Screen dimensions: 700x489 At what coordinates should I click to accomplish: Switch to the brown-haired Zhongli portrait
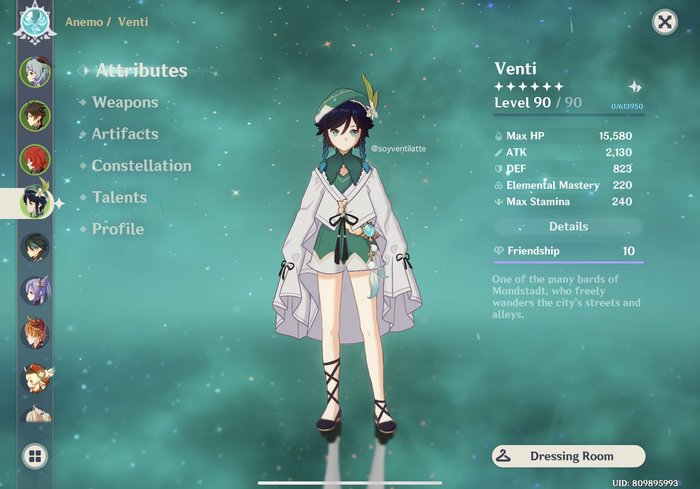[x=34, y=115]
